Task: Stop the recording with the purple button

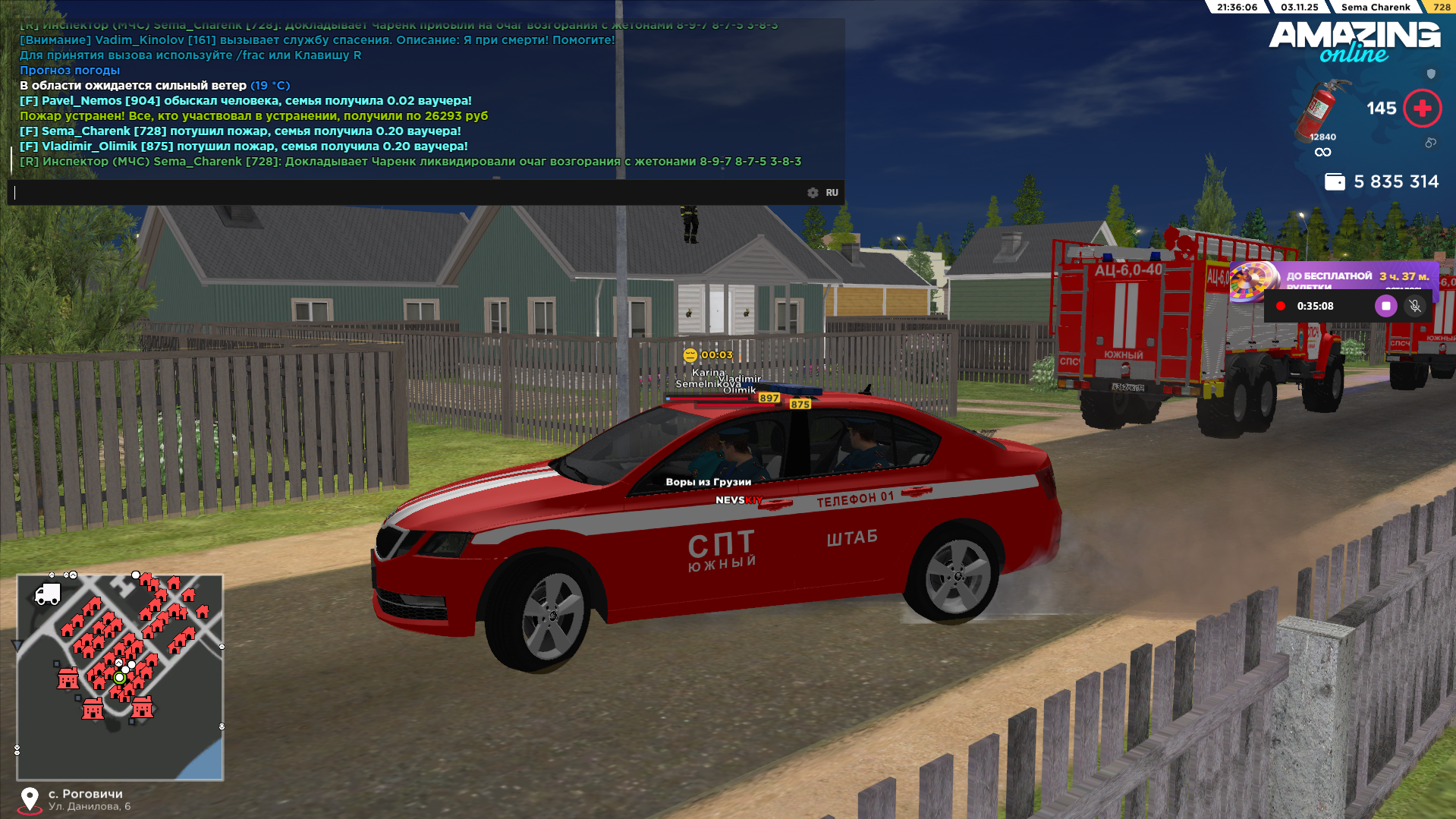Action: (1385, 306)
